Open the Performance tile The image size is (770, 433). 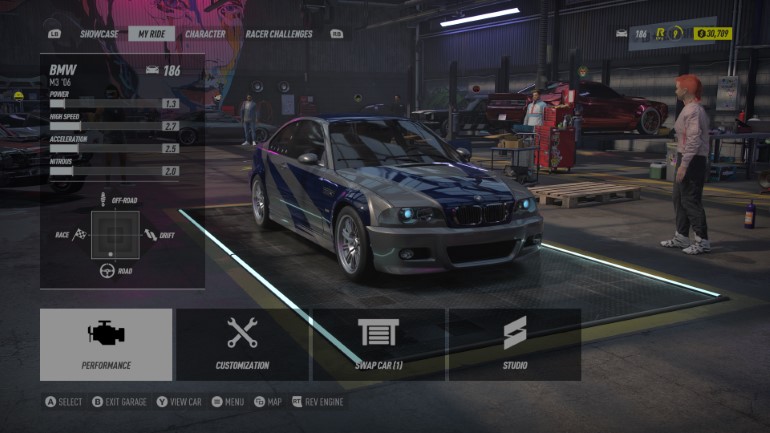tap(106, 344)
